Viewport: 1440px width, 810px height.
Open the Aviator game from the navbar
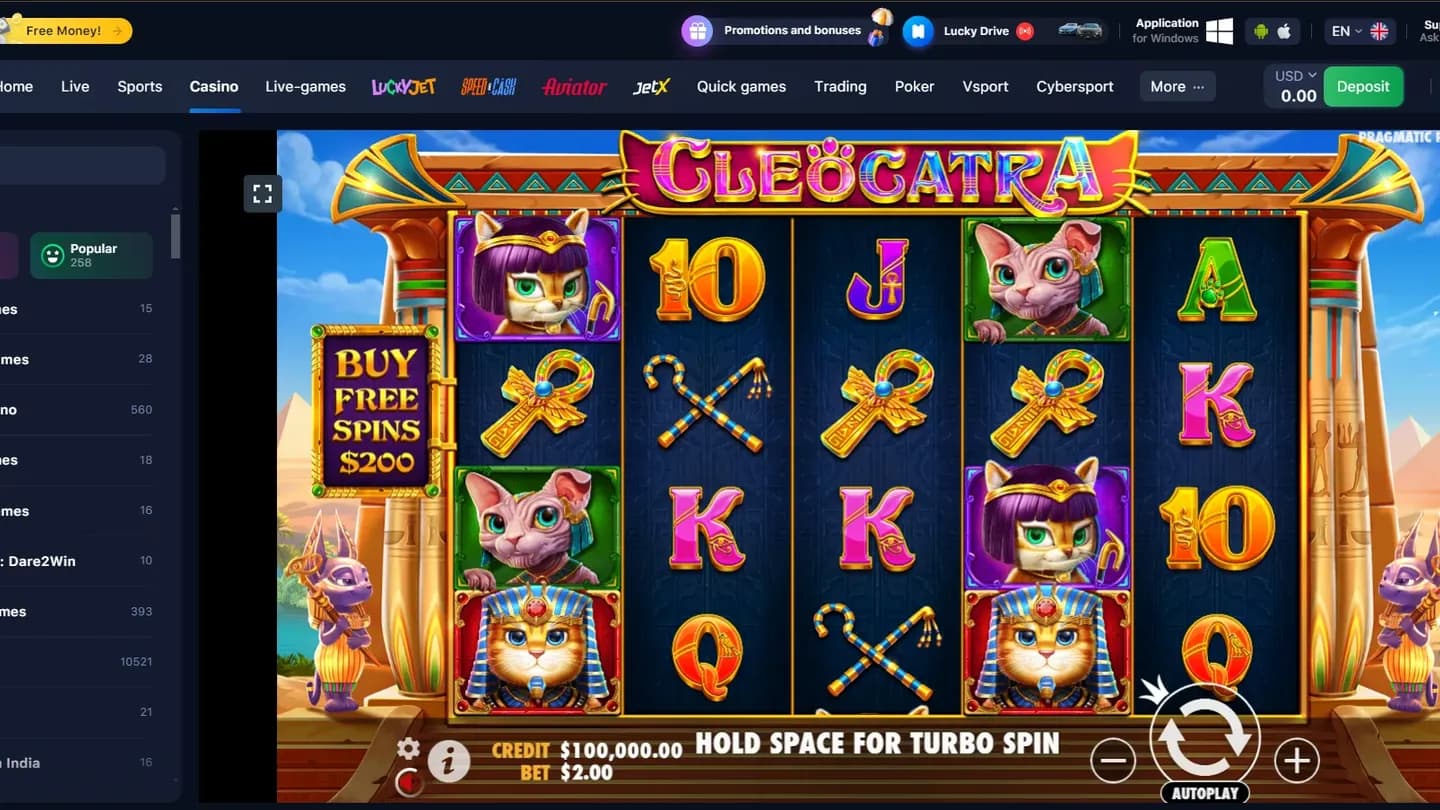pyautogui.click(x=573, y=87)
